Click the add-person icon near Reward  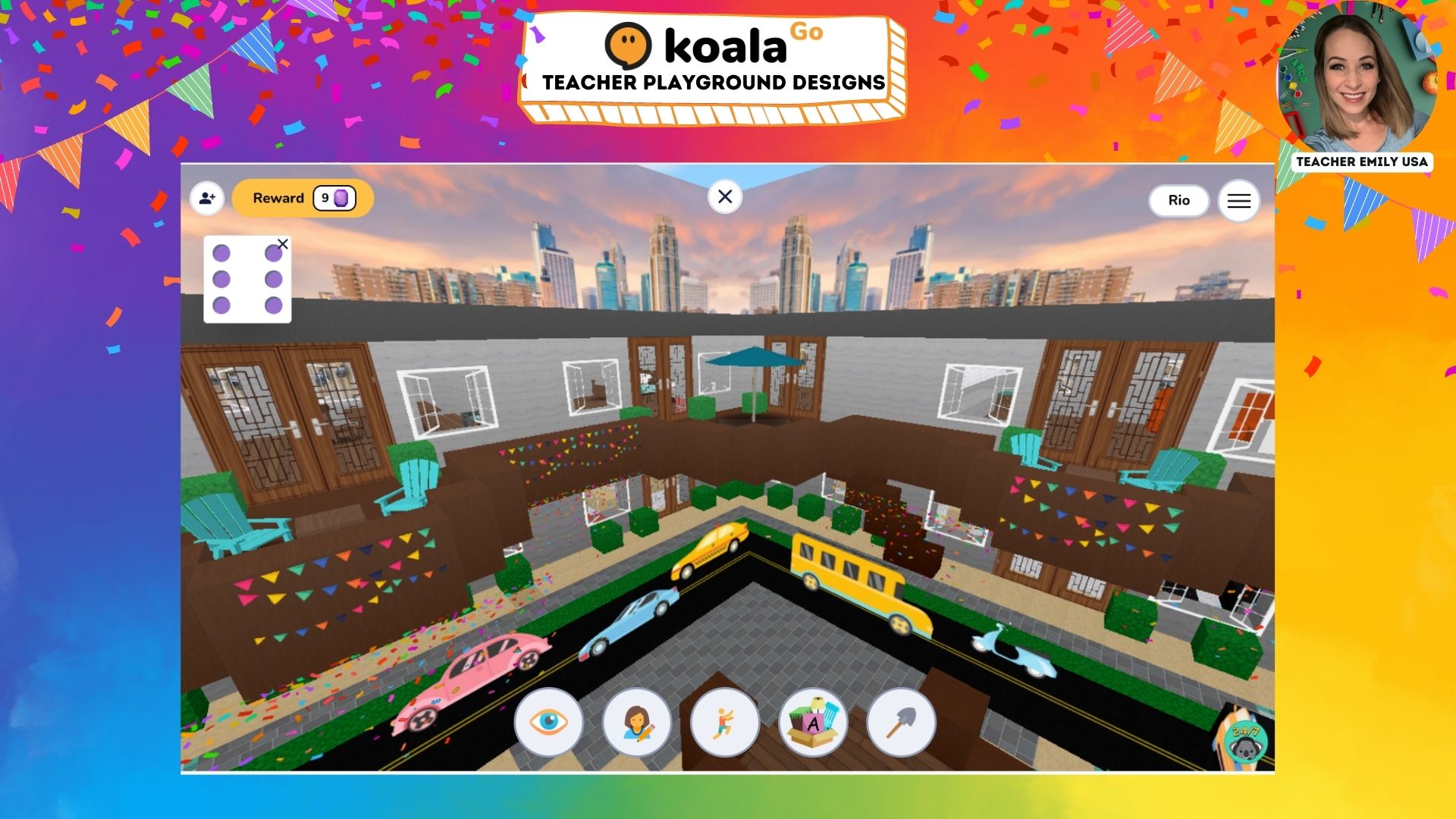coord(206,198)
